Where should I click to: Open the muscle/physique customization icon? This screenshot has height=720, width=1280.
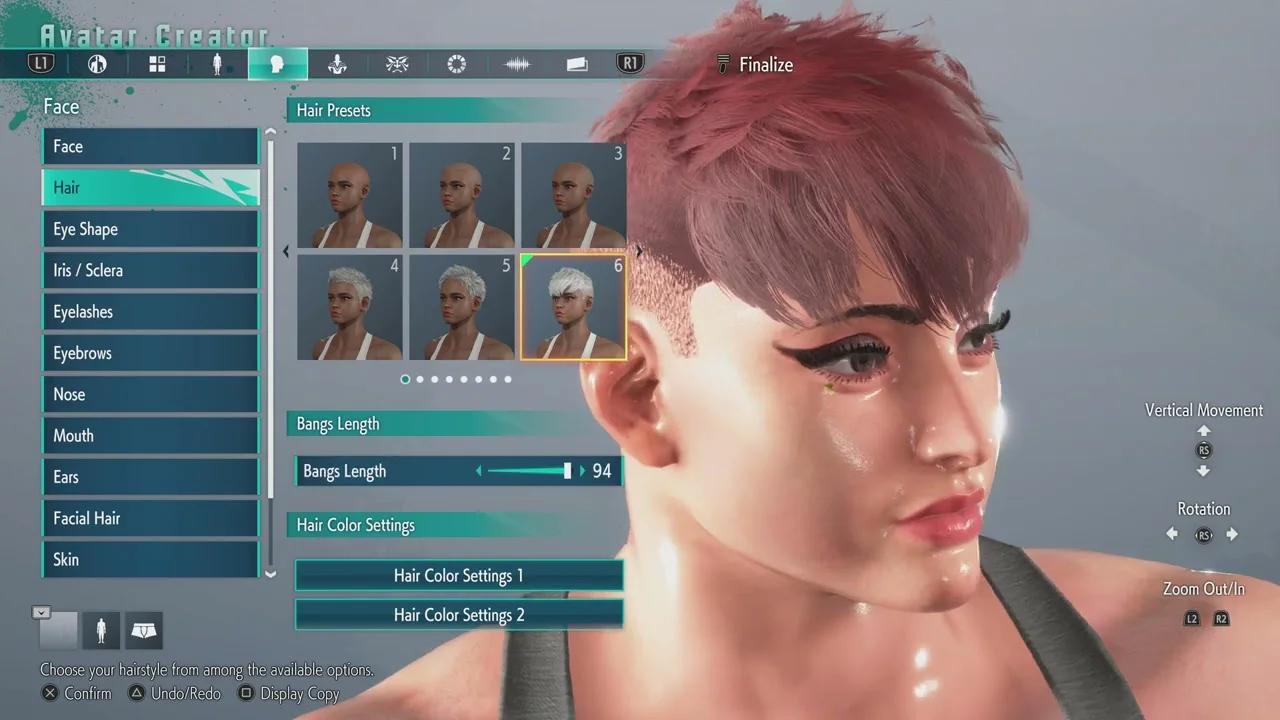pos(337,63)
